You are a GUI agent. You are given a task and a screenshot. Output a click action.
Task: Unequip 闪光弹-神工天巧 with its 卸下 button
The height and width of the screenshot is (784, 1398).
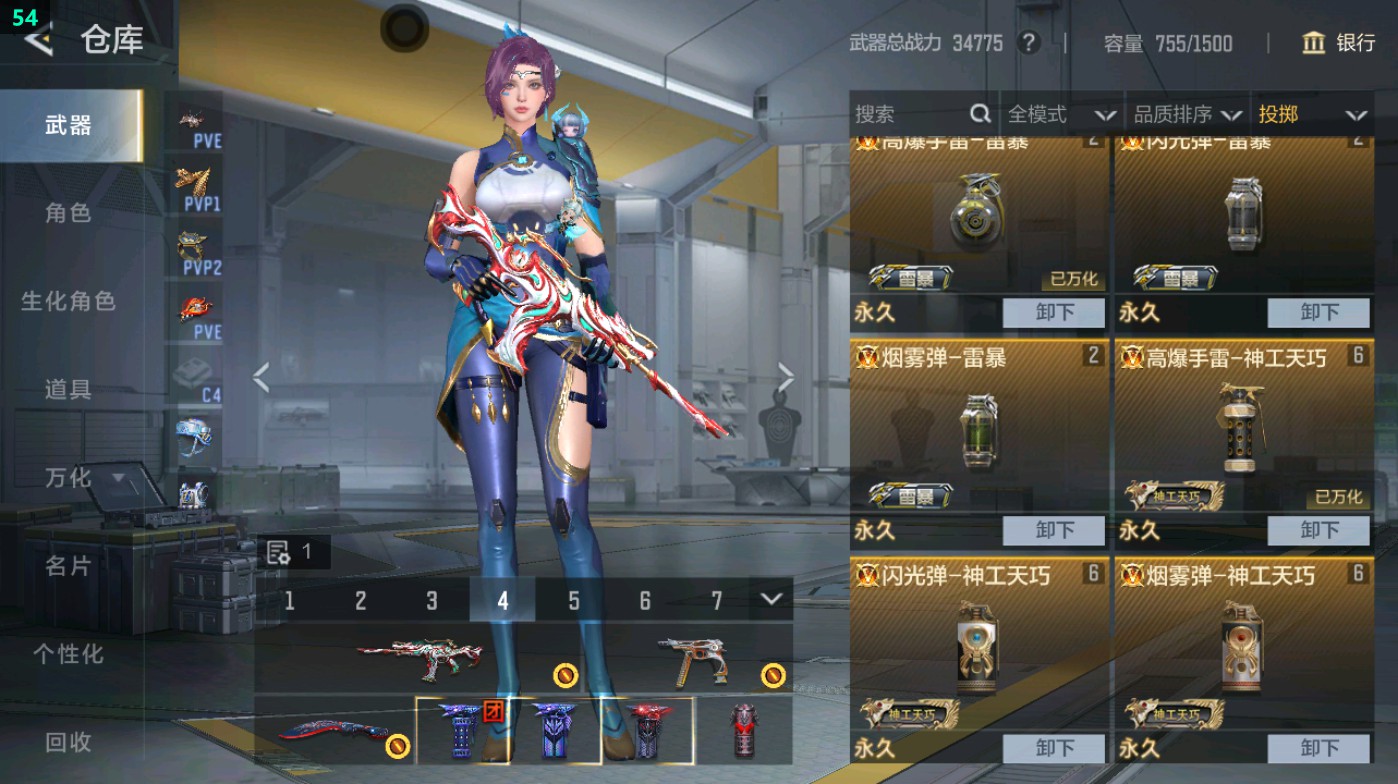click(x=1055, y=747)
